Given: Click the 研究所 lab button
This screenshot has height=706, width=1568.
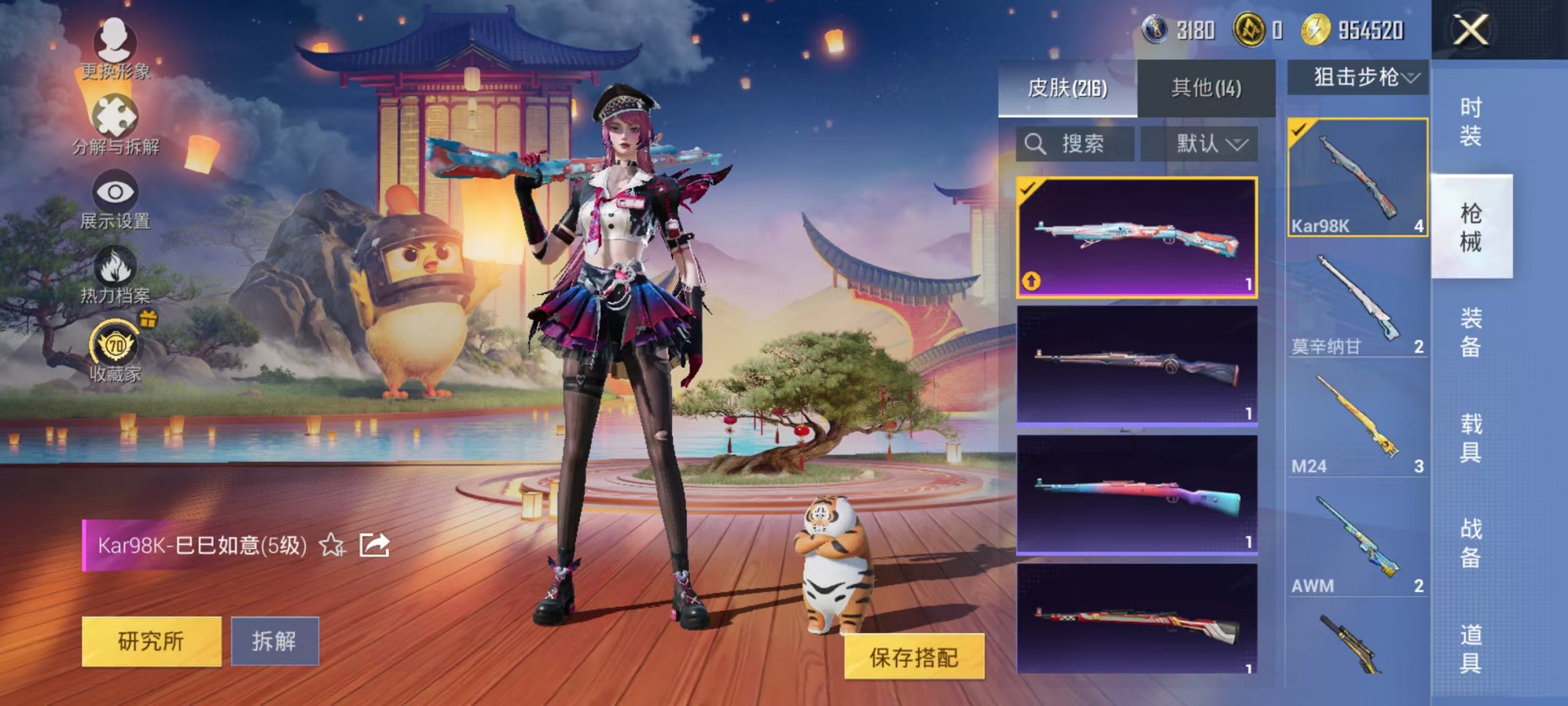Looking at the screenshot, I should point(151,641).
